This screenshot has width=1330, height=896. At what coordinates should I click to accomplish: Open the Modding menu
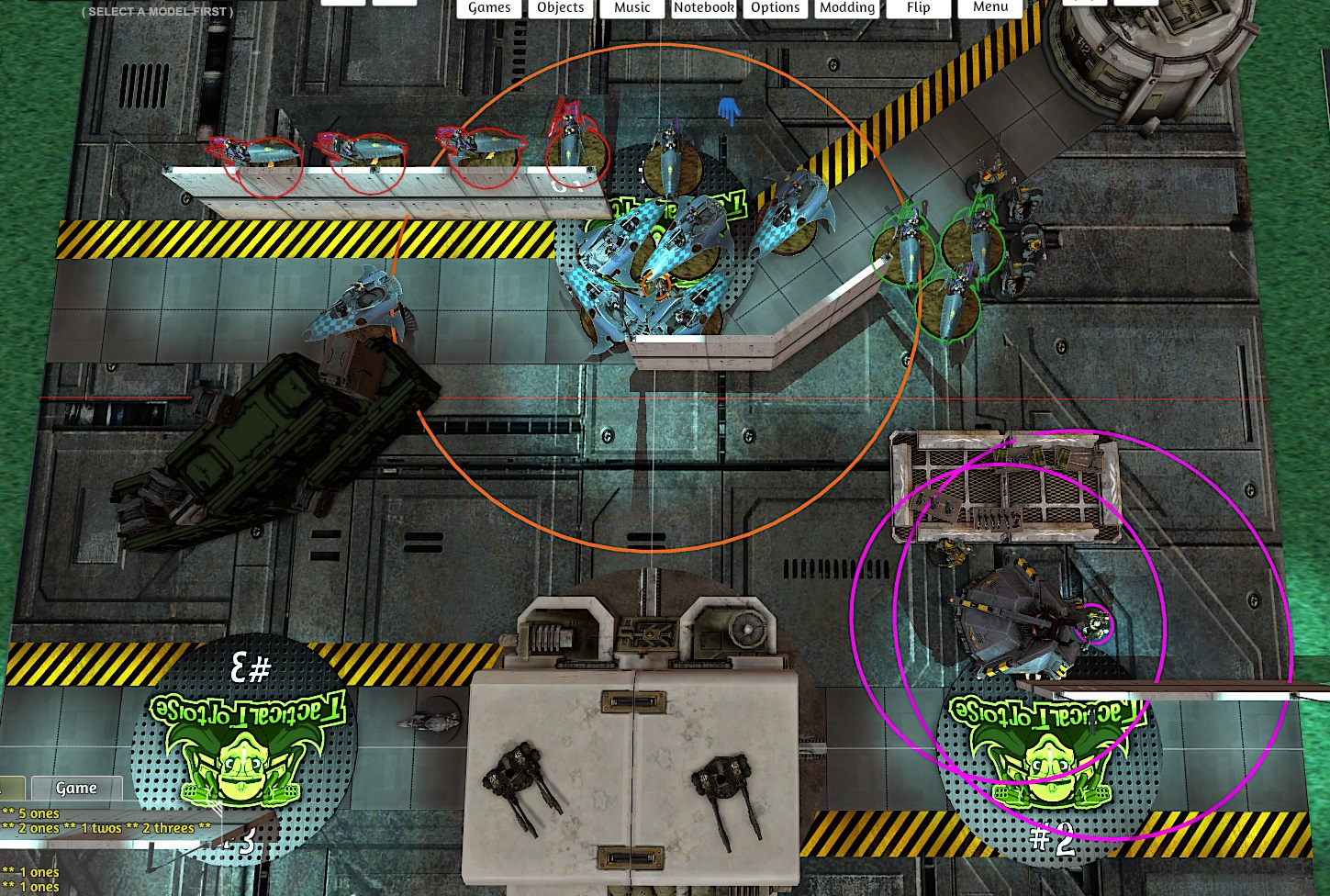[846, 8]
